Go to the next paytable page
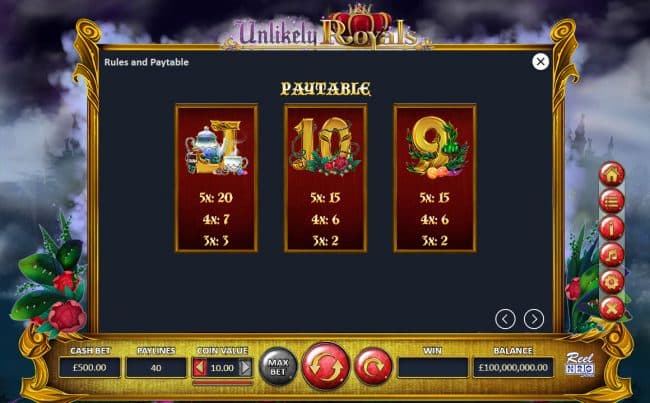The image size is (650, 403). pos(534,319)
